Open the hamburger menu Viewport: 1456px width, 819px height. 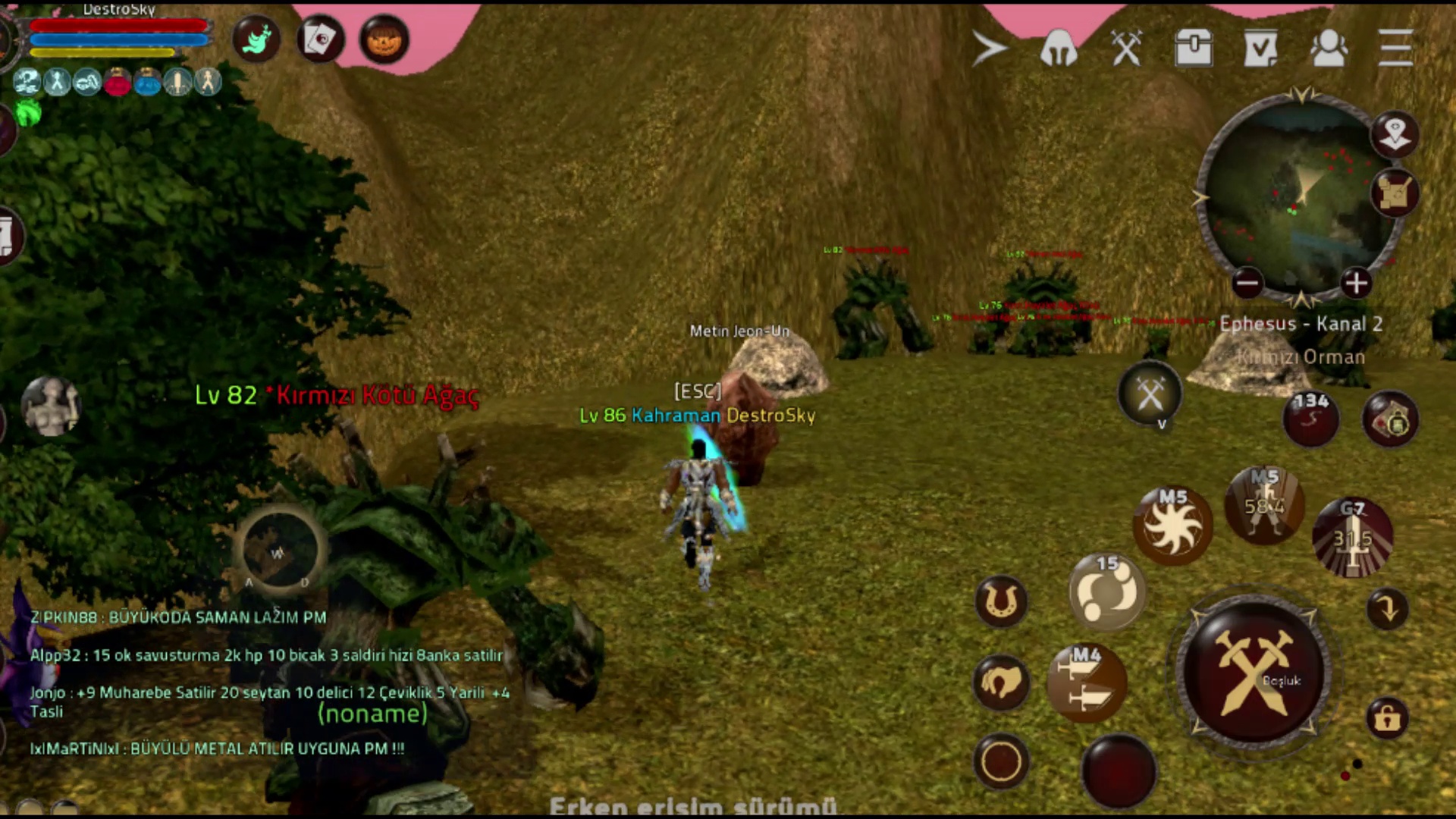pos(1395,48)
